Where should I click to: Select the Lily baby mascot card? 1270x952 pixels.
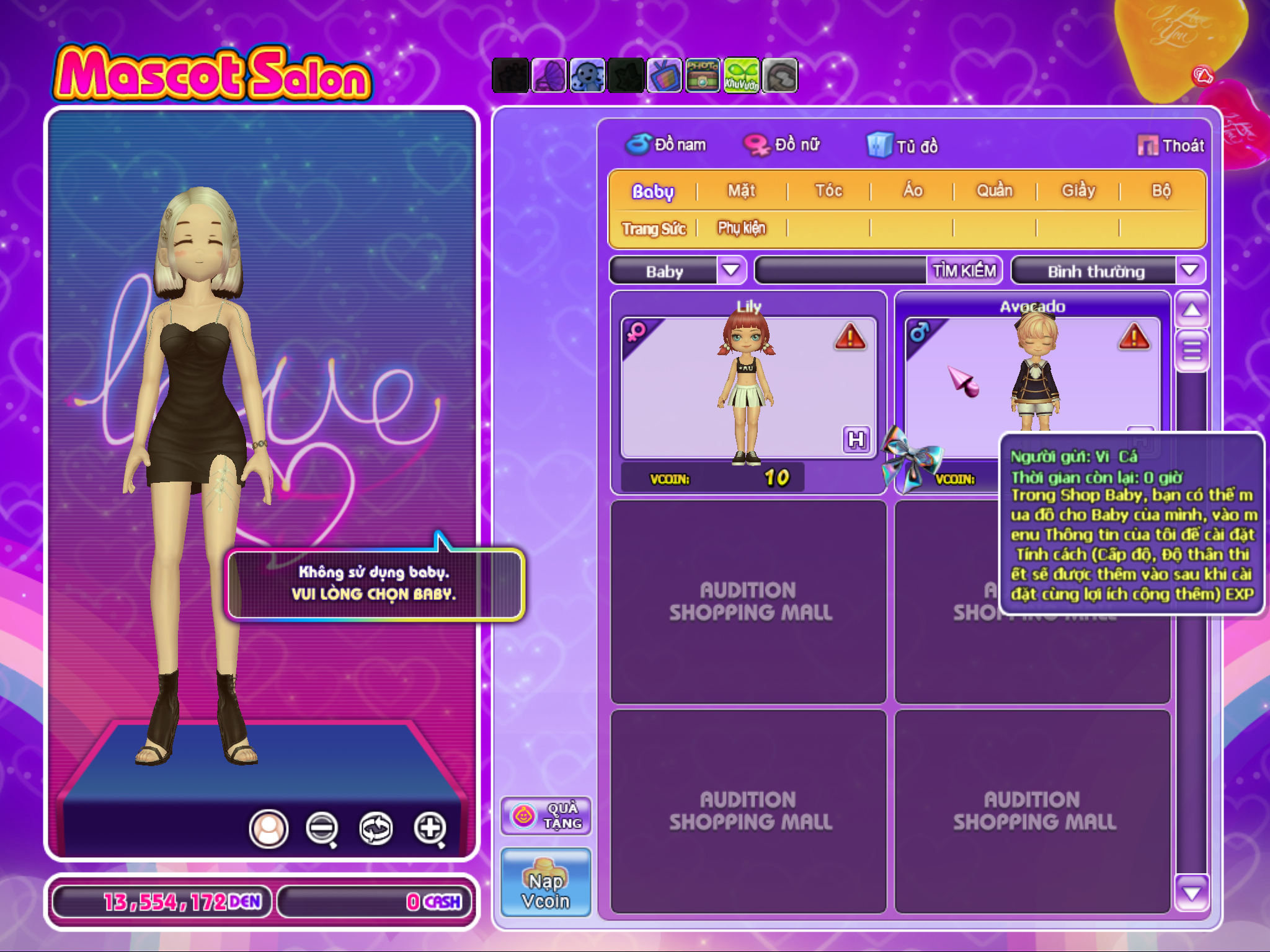point(748,390)
